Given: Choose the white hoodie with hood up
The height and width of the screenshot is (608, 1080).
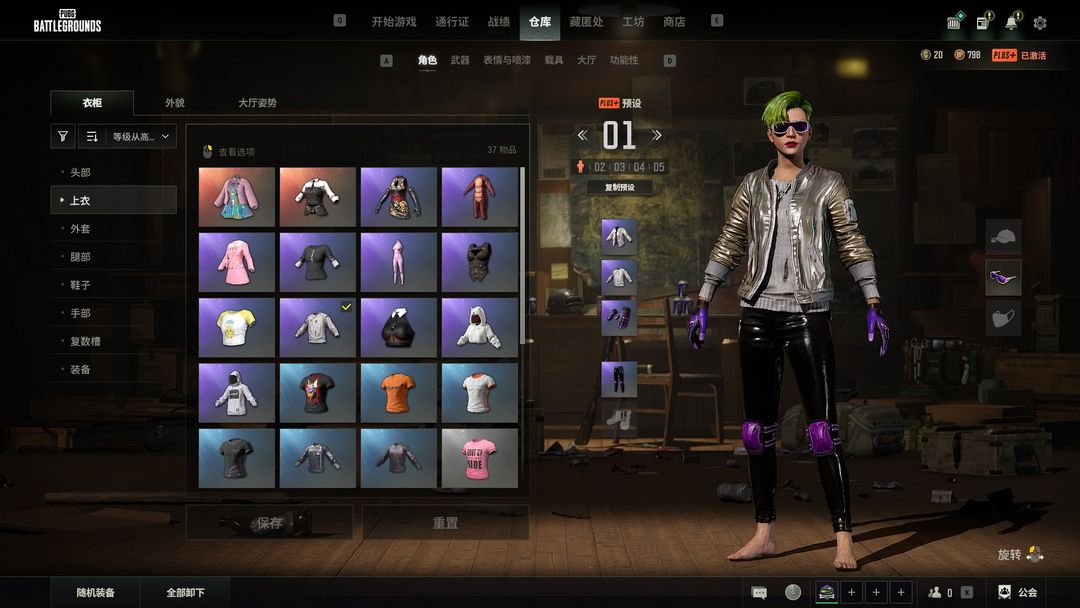Looking at the screenshot, I should click(479, 327).
